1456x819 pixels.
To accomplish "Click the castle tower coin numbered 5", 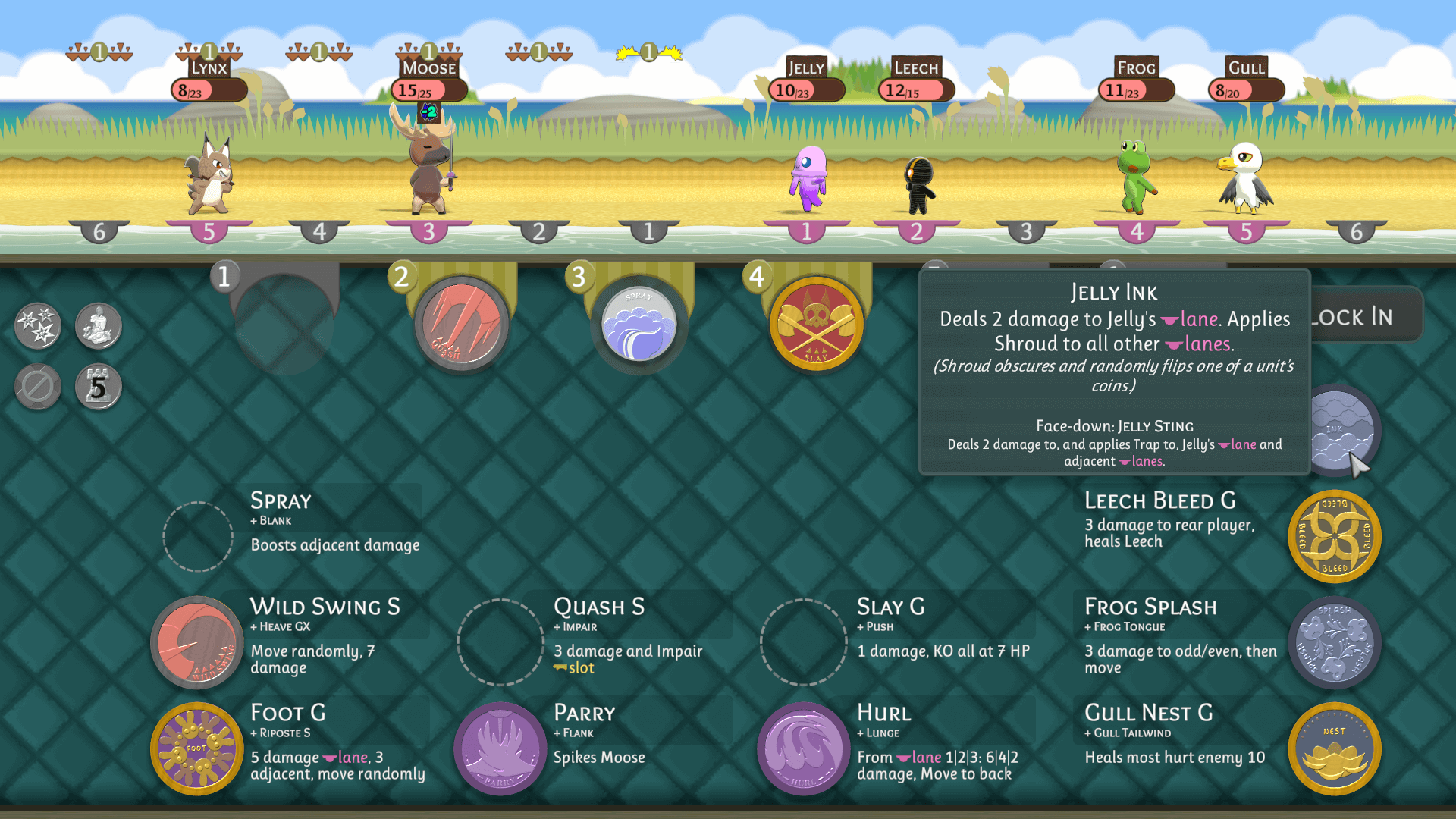I will click(99, 387).
